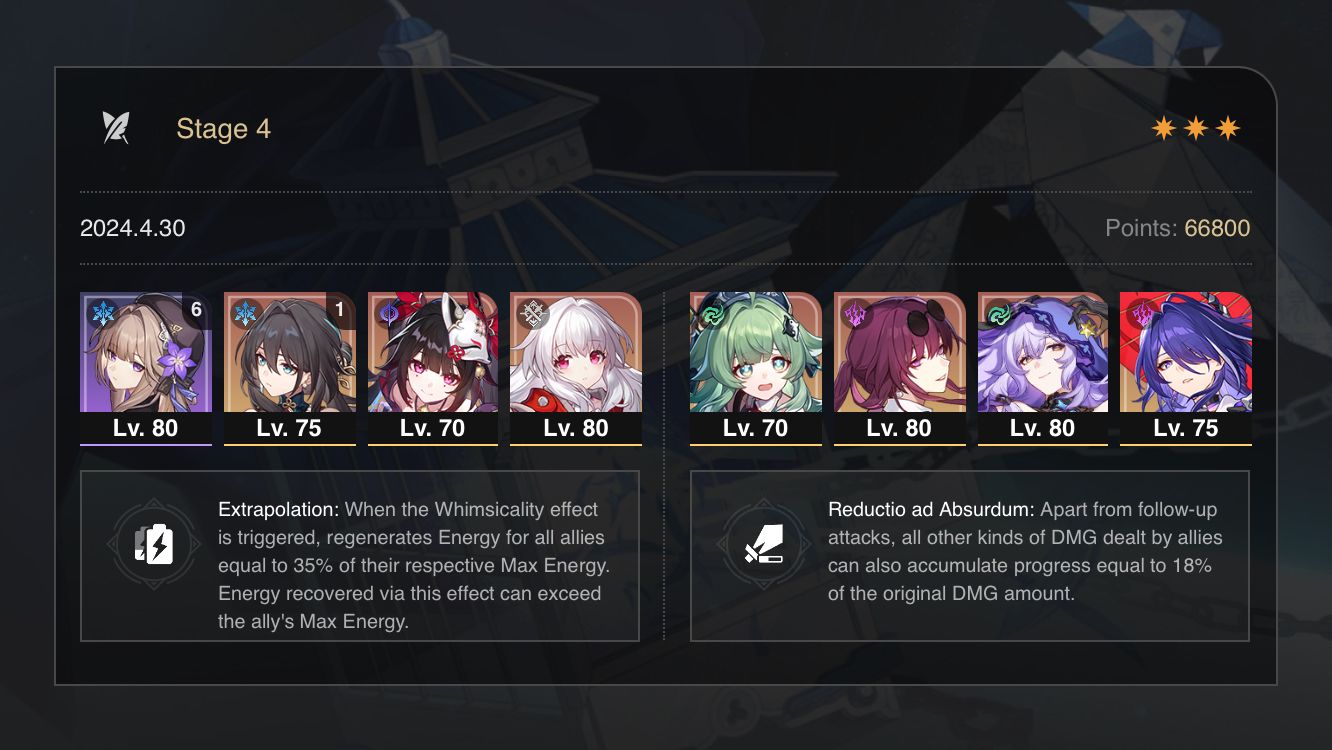This screenshot has height=750, width=1332.
Task: Select Ruan Mei's Lv.75 portrait
Action: pyautogui.click(x=289, y=360)
